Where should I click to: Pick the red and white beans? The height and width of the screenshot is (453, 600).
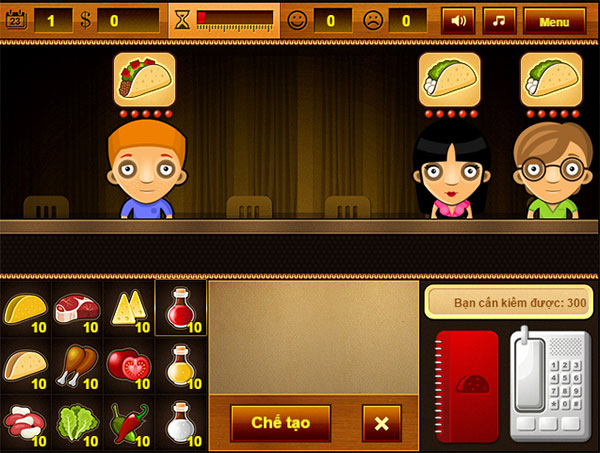pos(24,420)
